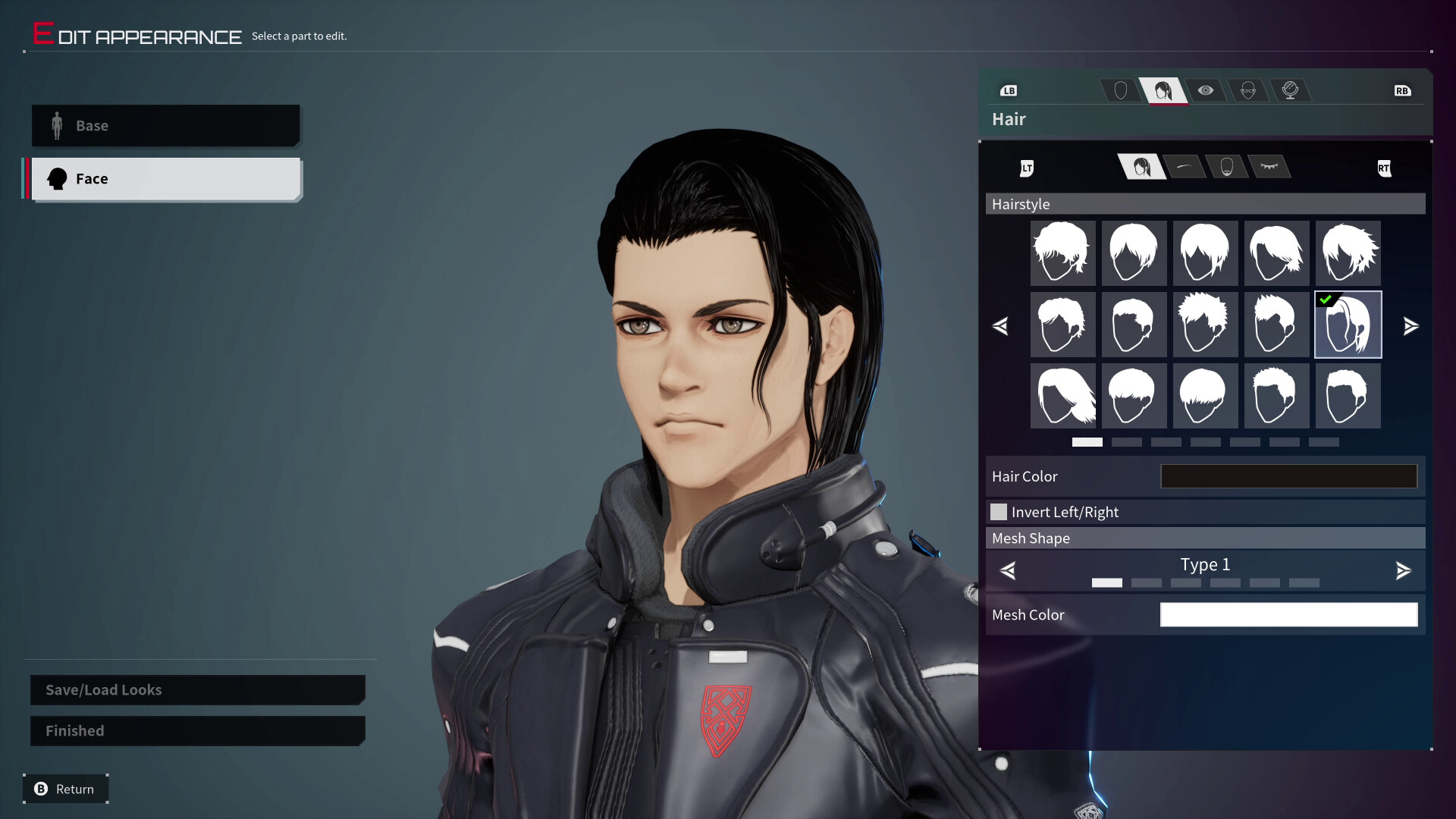Screen dimensions: 1456x819
Task: Toggle the Hairstyle sub-tab icon
Action: coord(1142,168)
